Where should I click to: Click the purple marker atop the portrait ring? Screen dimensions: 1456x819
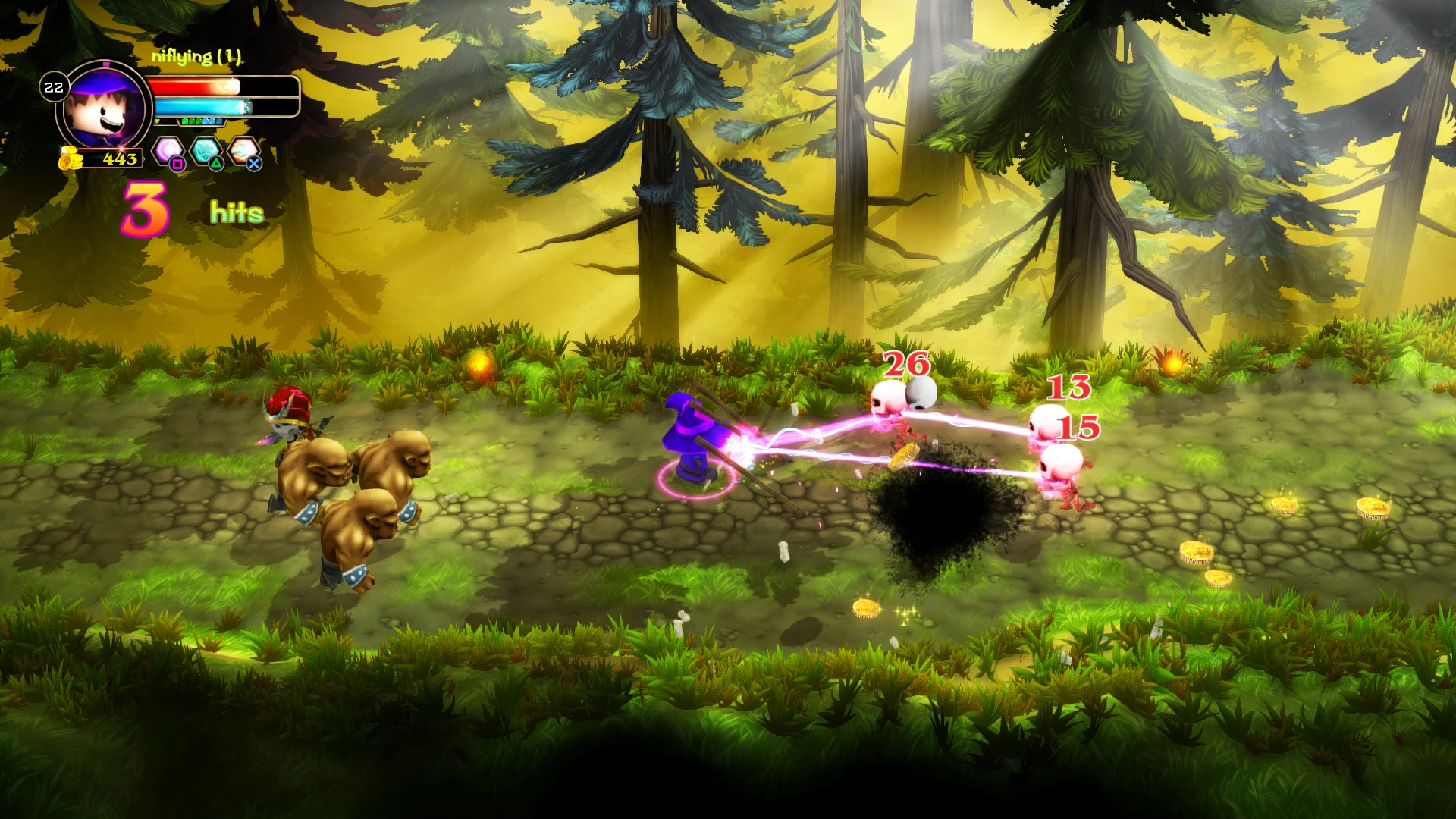tap(106, 64)
